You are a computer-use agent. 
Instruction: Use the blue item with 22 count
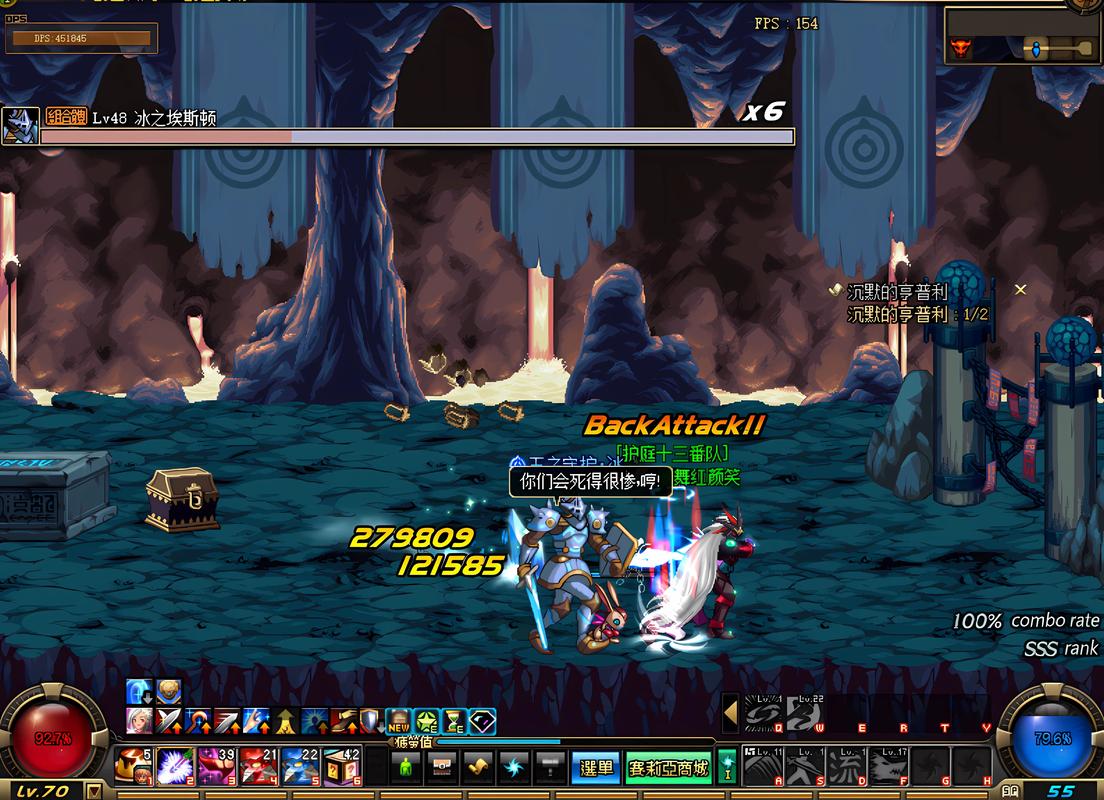pos(300,767)
